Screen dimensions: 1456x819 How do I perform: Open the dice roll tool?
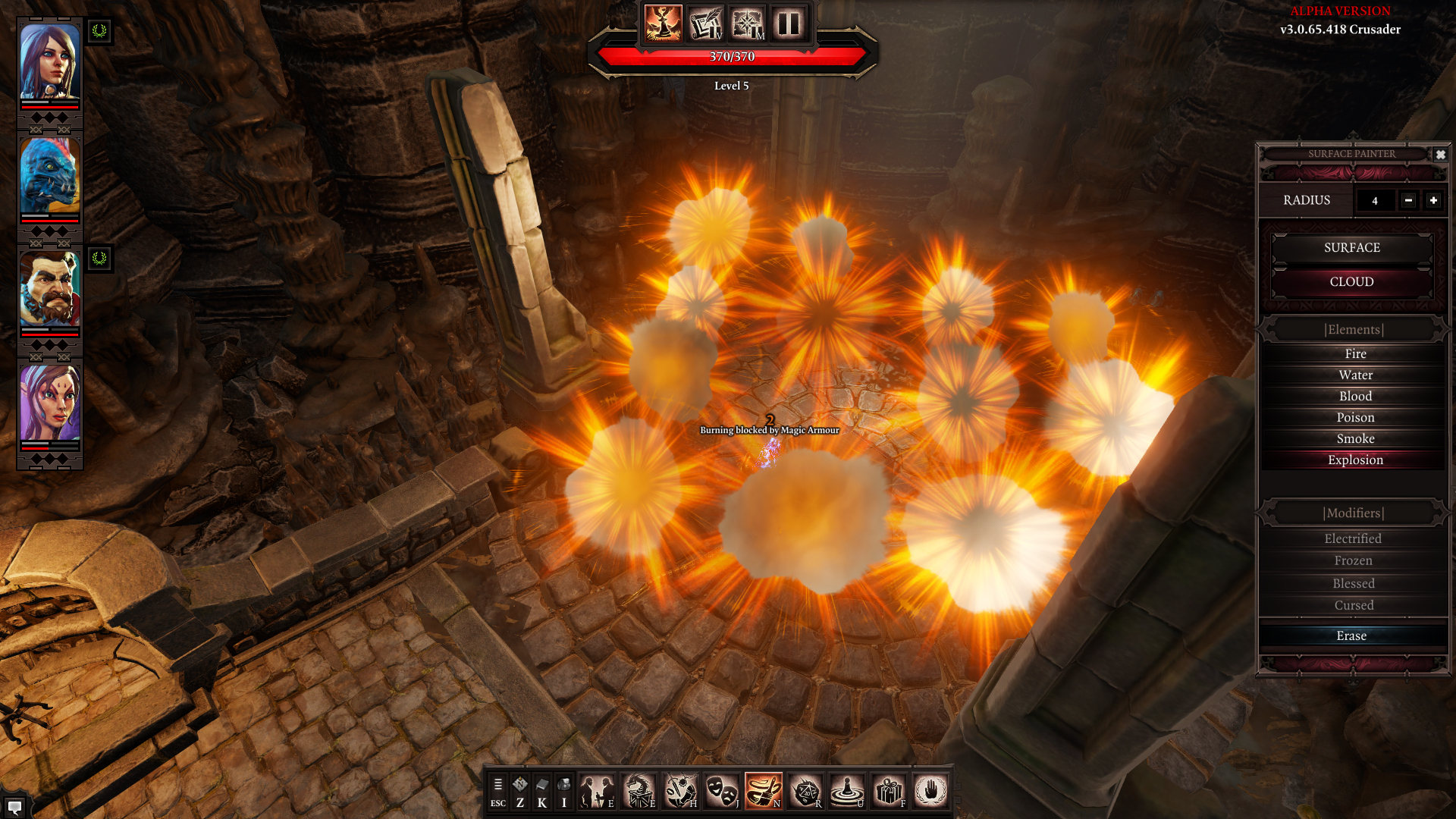[x=805, y=792]
